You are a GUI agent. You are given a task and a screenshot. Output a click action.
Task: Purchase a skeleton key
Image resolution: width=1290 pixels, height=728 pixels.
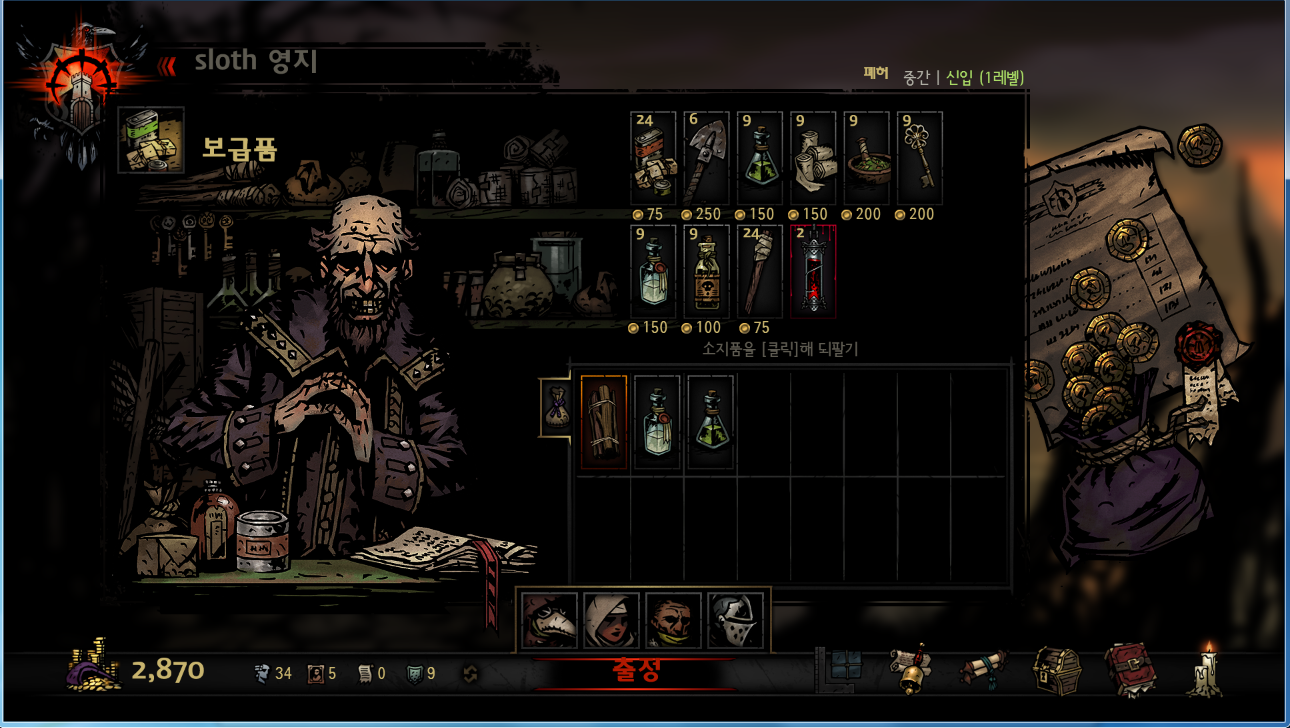tap(919, 159)
